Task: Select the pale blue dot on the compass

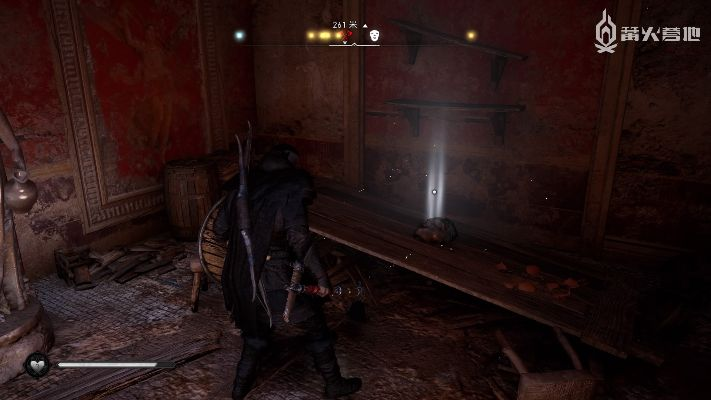Action: (x=239, y=35)
